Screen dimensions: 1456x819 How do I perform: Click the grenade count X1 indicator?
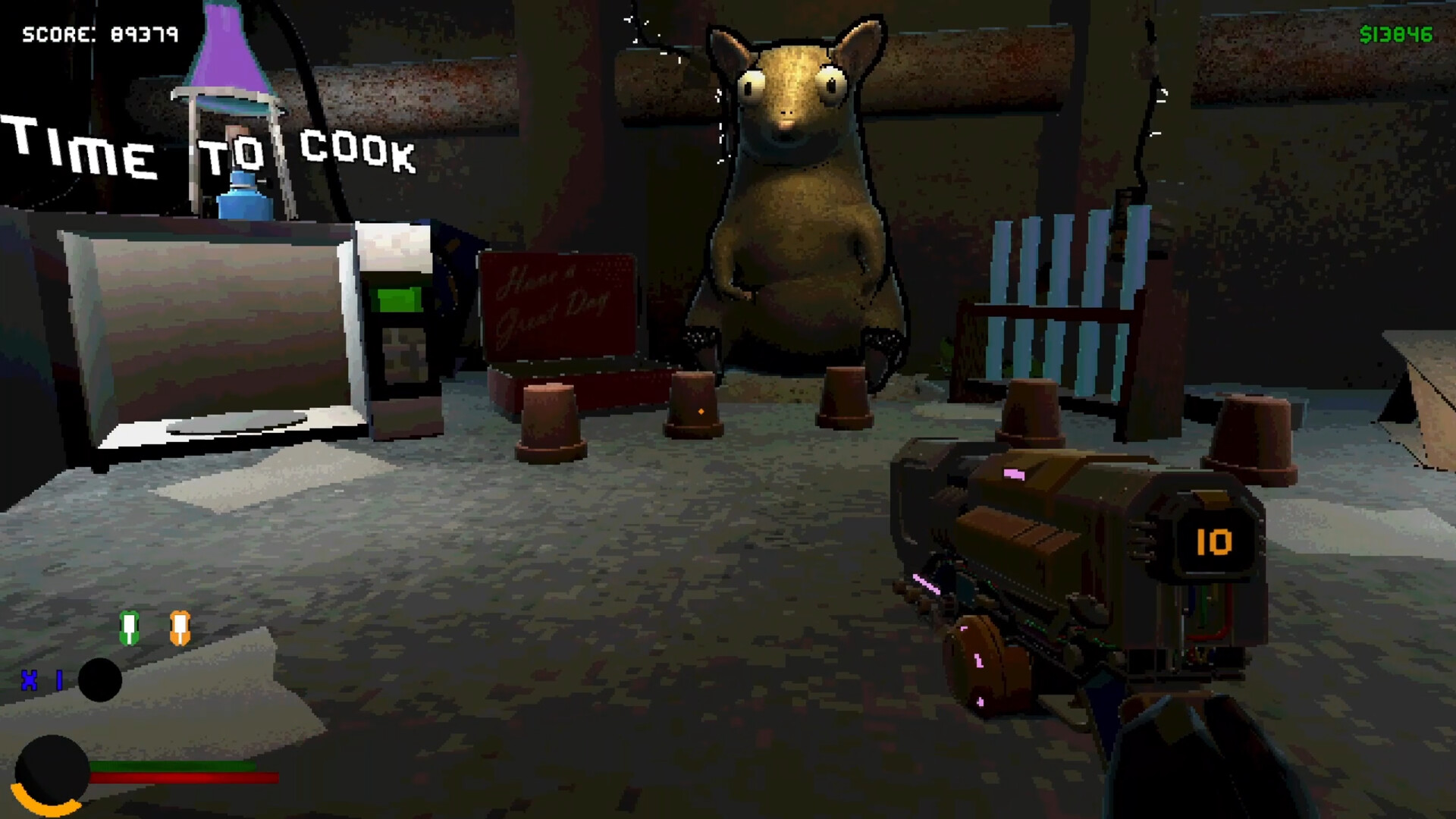tap(39, 681)
